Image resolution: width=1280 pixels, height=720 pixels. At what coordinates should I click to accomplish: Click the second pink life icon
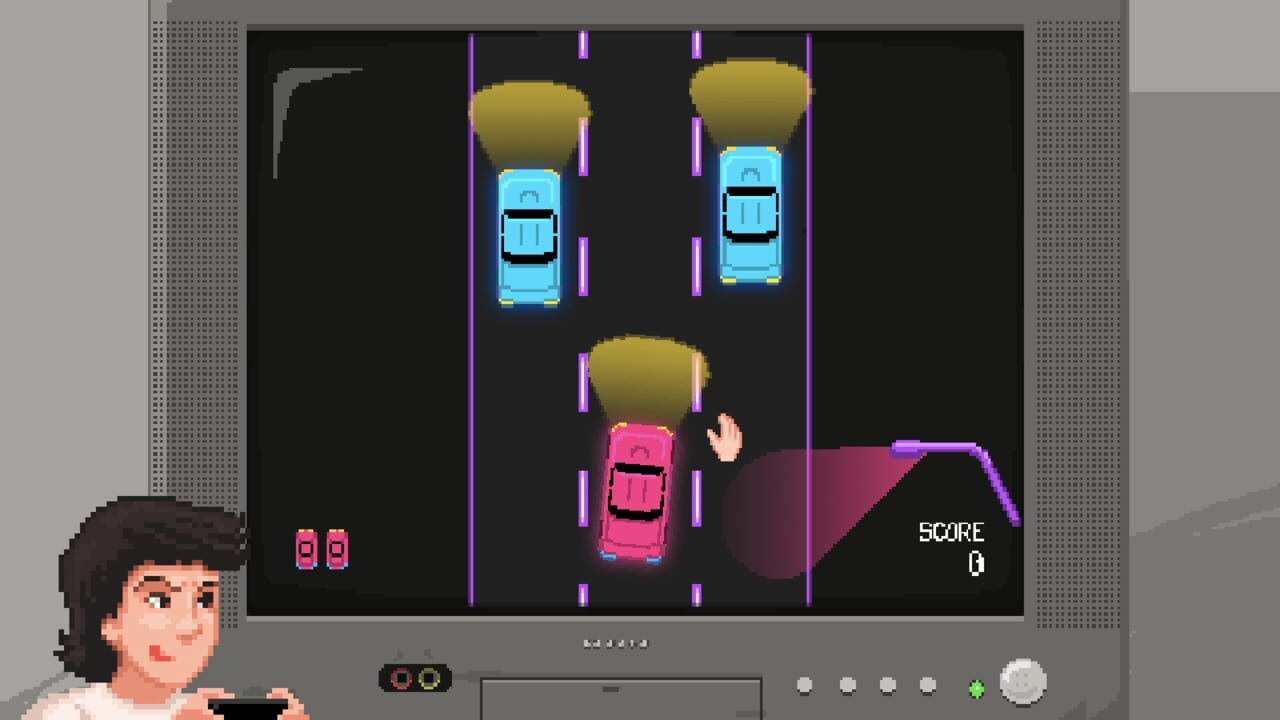(335, 549)
